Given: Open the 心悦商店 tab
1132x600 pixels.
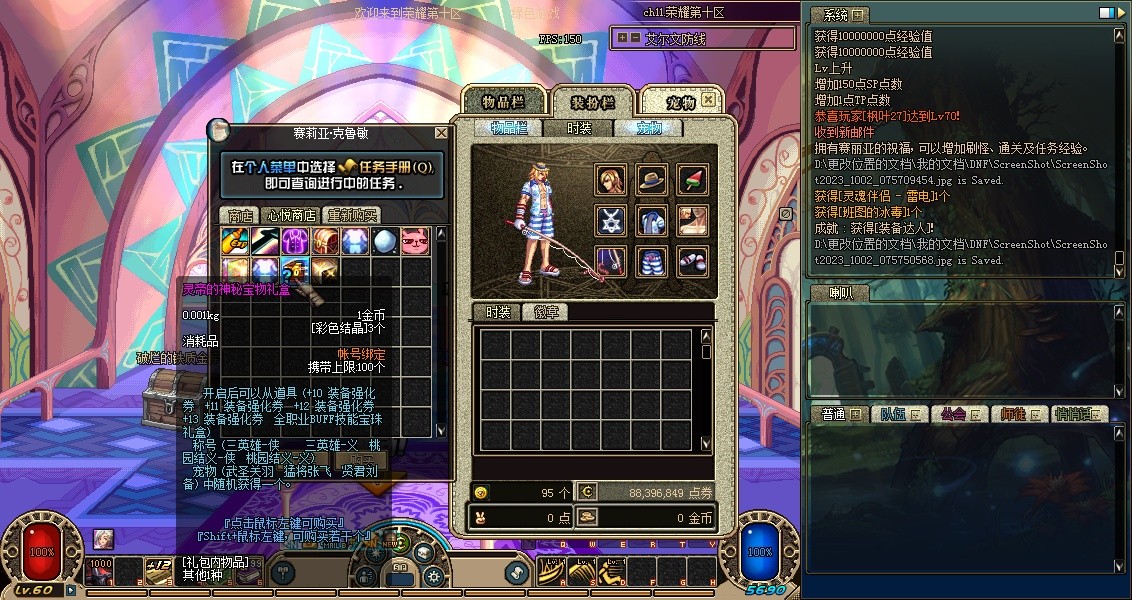Looking at the screenshot, I should (291, 215).
